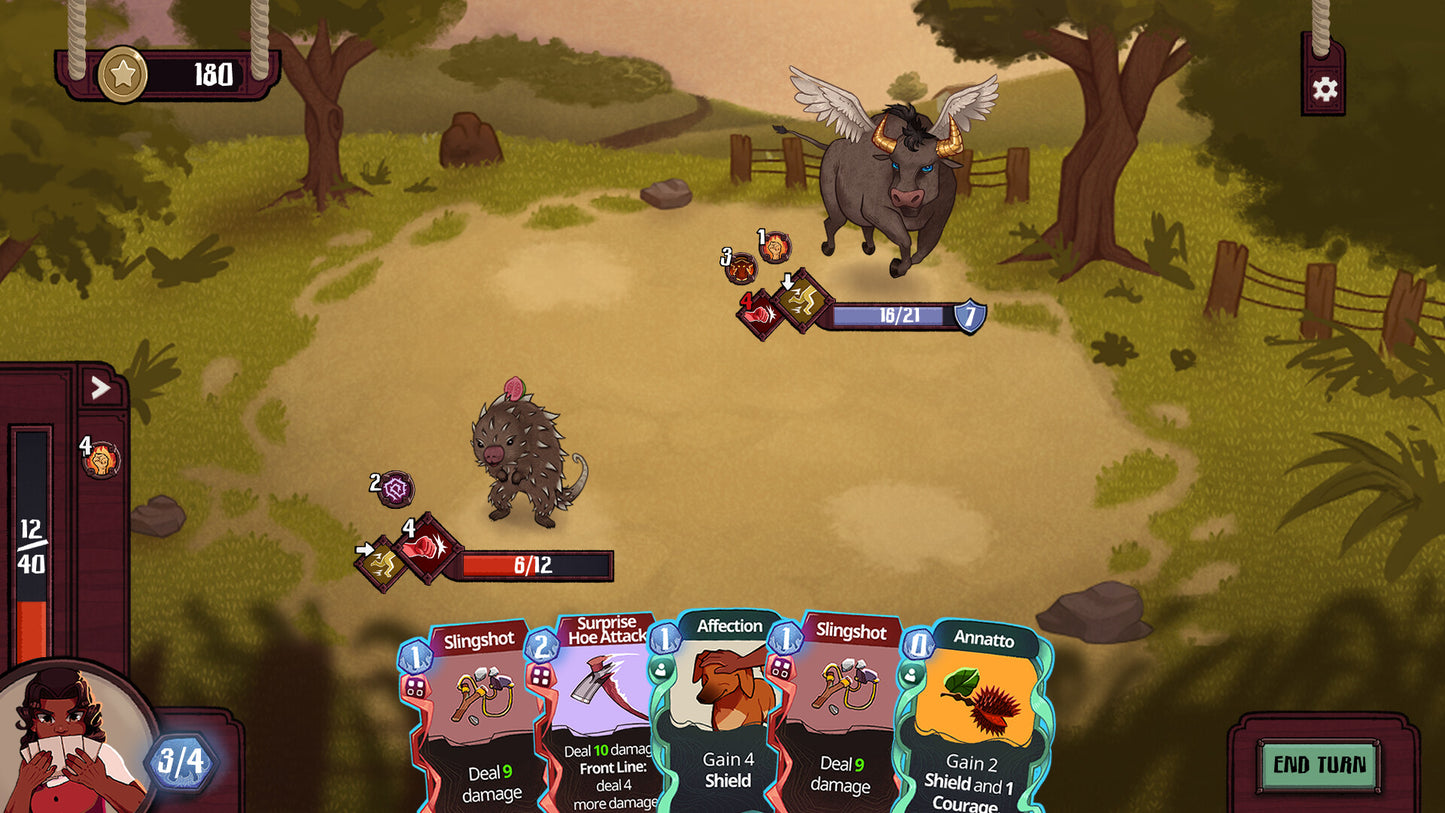Viewport: 1445px width, 813px height.
Task: Click the settings gear icon
Action: 1326,88
